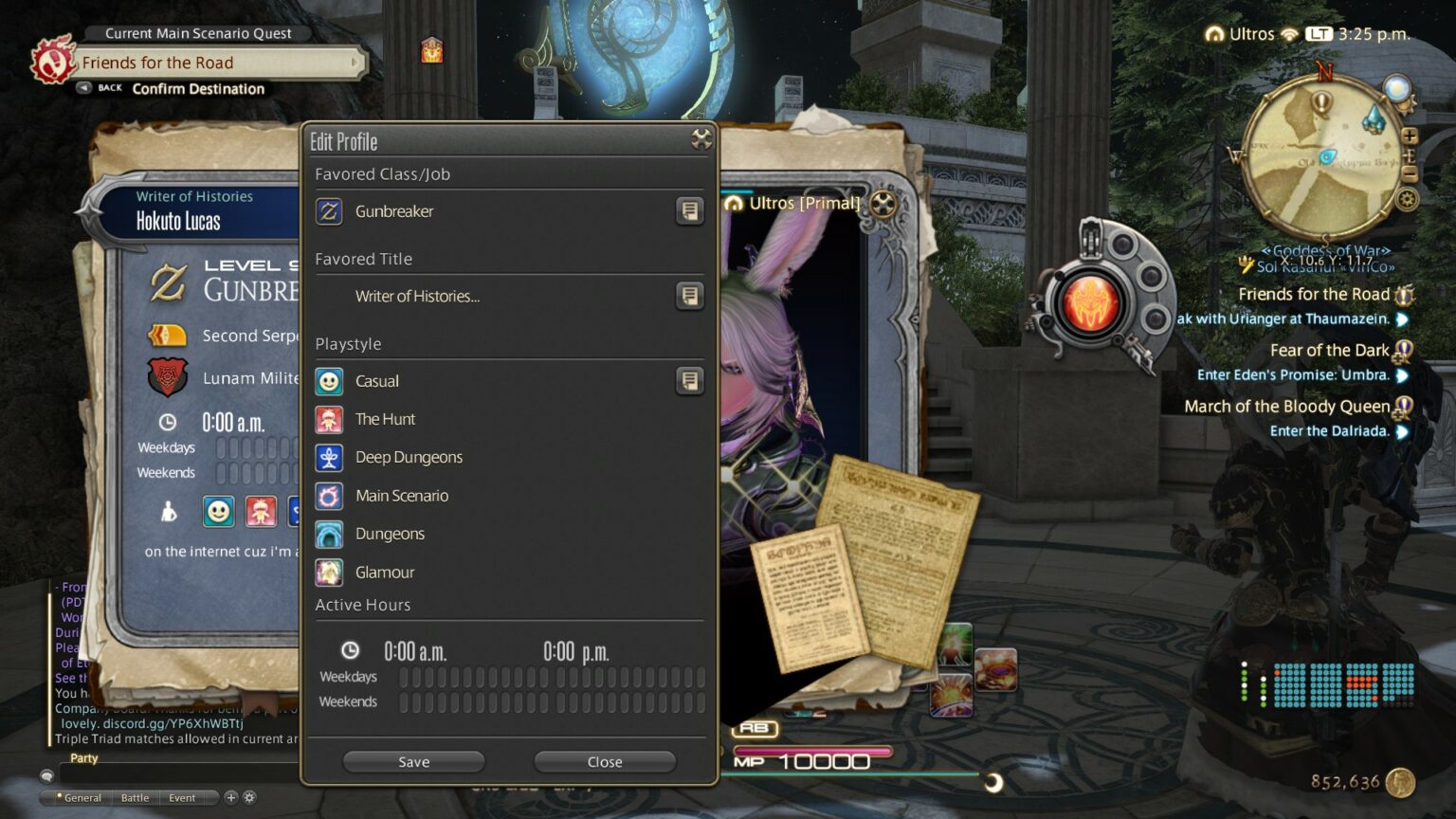
Task: Open the comment editor beside Gunbreaker
Action: [x=690, y=211]
